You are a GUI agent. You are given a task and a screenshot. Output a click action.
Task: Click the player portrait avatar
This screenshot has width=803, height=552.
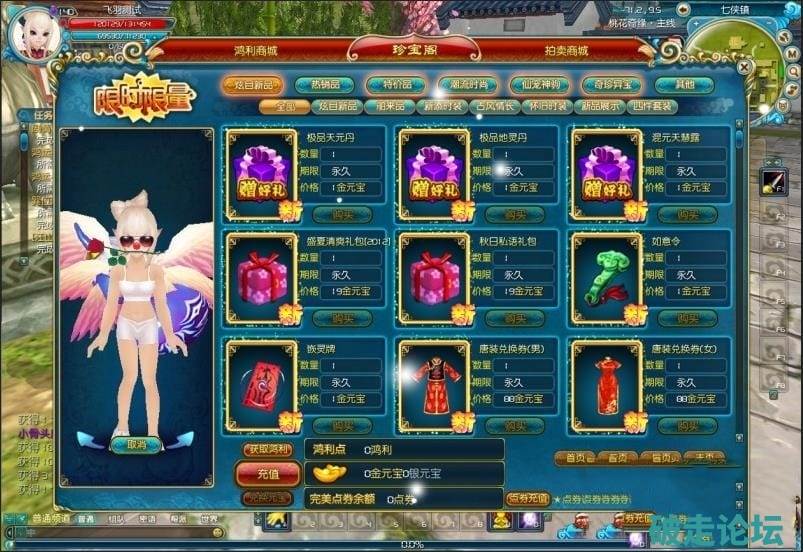32,32
